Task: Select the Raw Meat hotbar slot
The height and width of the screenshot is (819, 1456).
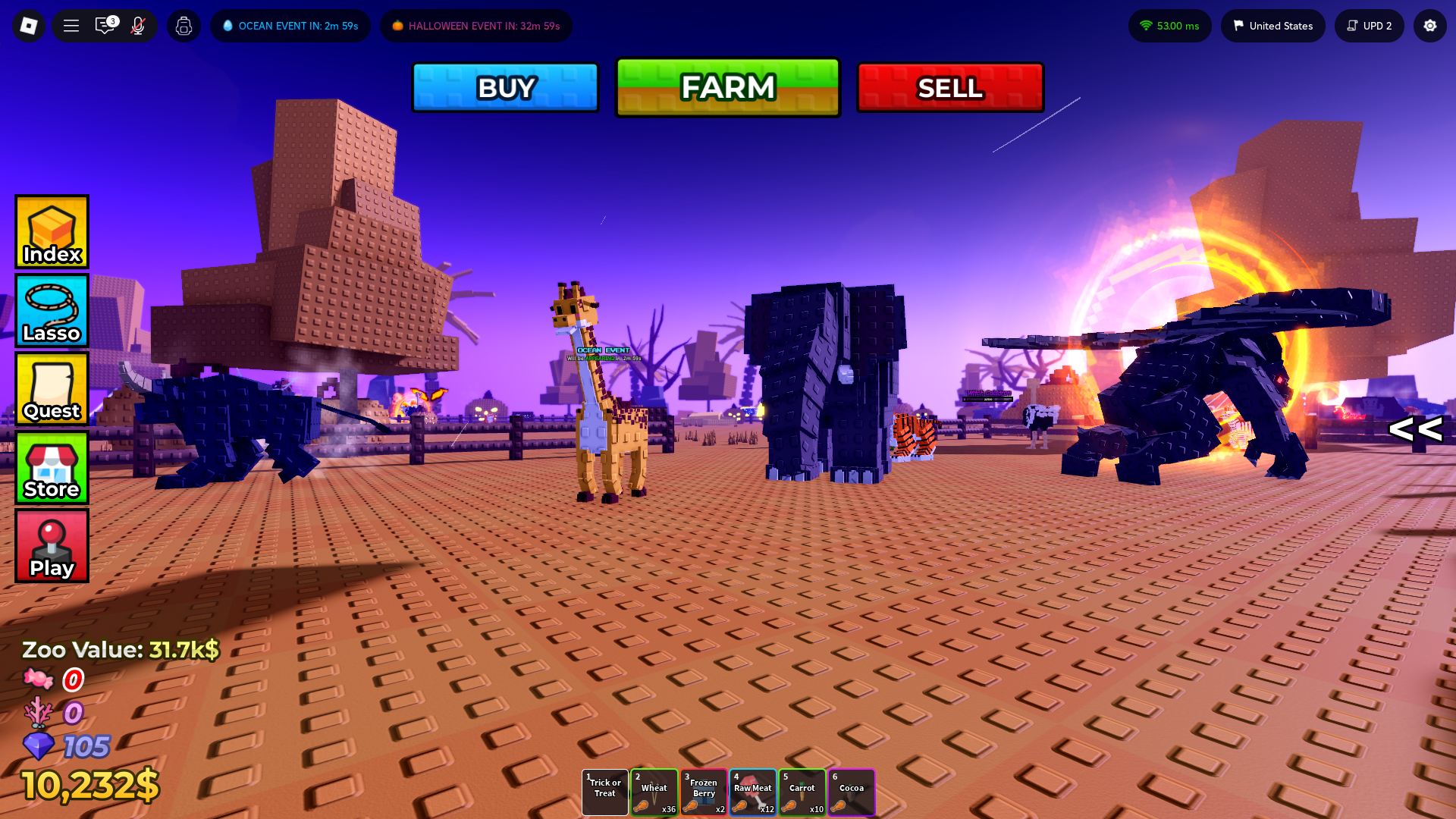Action: coord(752,792)
